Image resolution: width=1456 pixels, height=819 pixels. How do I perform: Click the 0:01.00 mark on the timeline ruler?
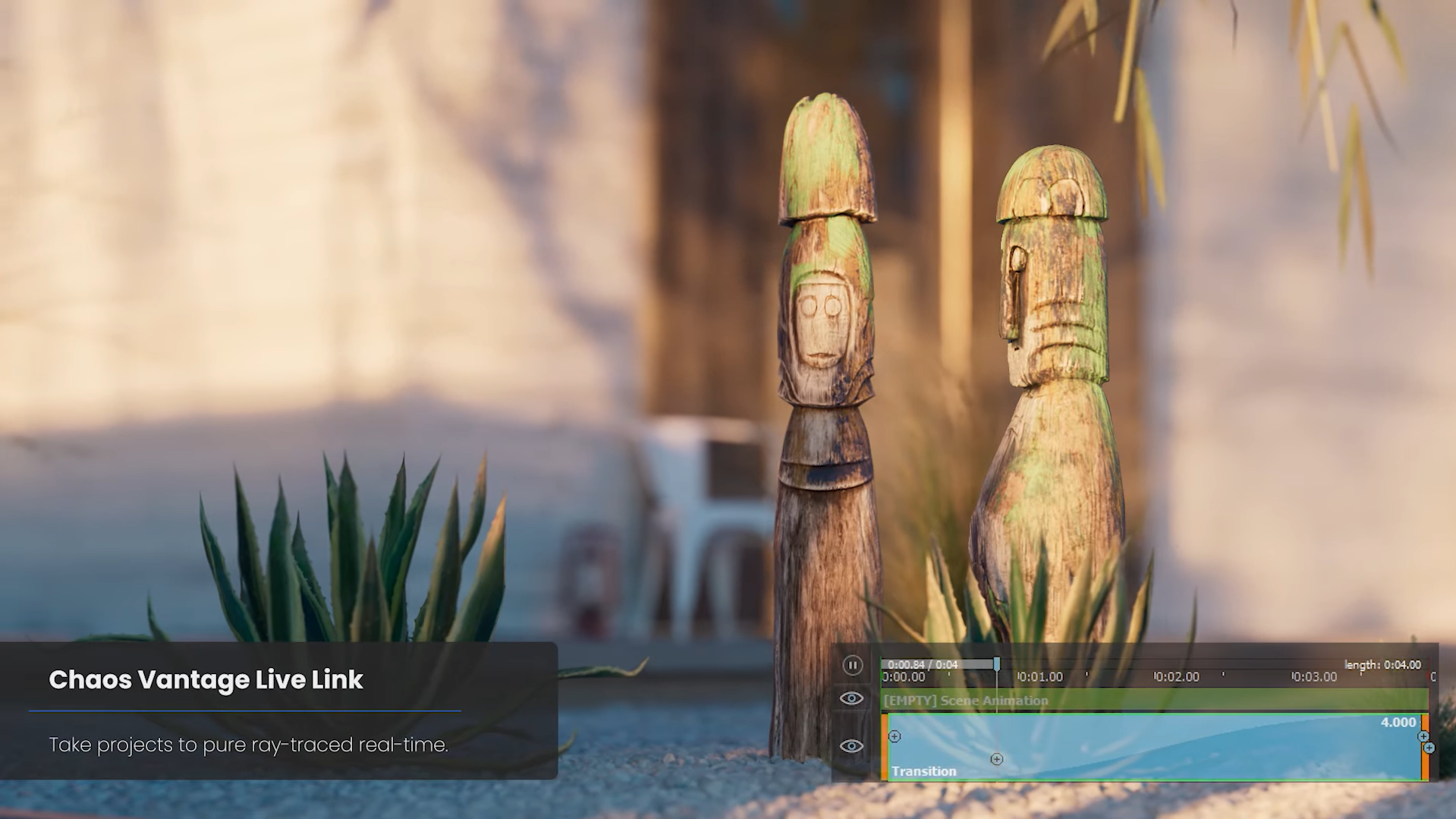[1040, 676]
